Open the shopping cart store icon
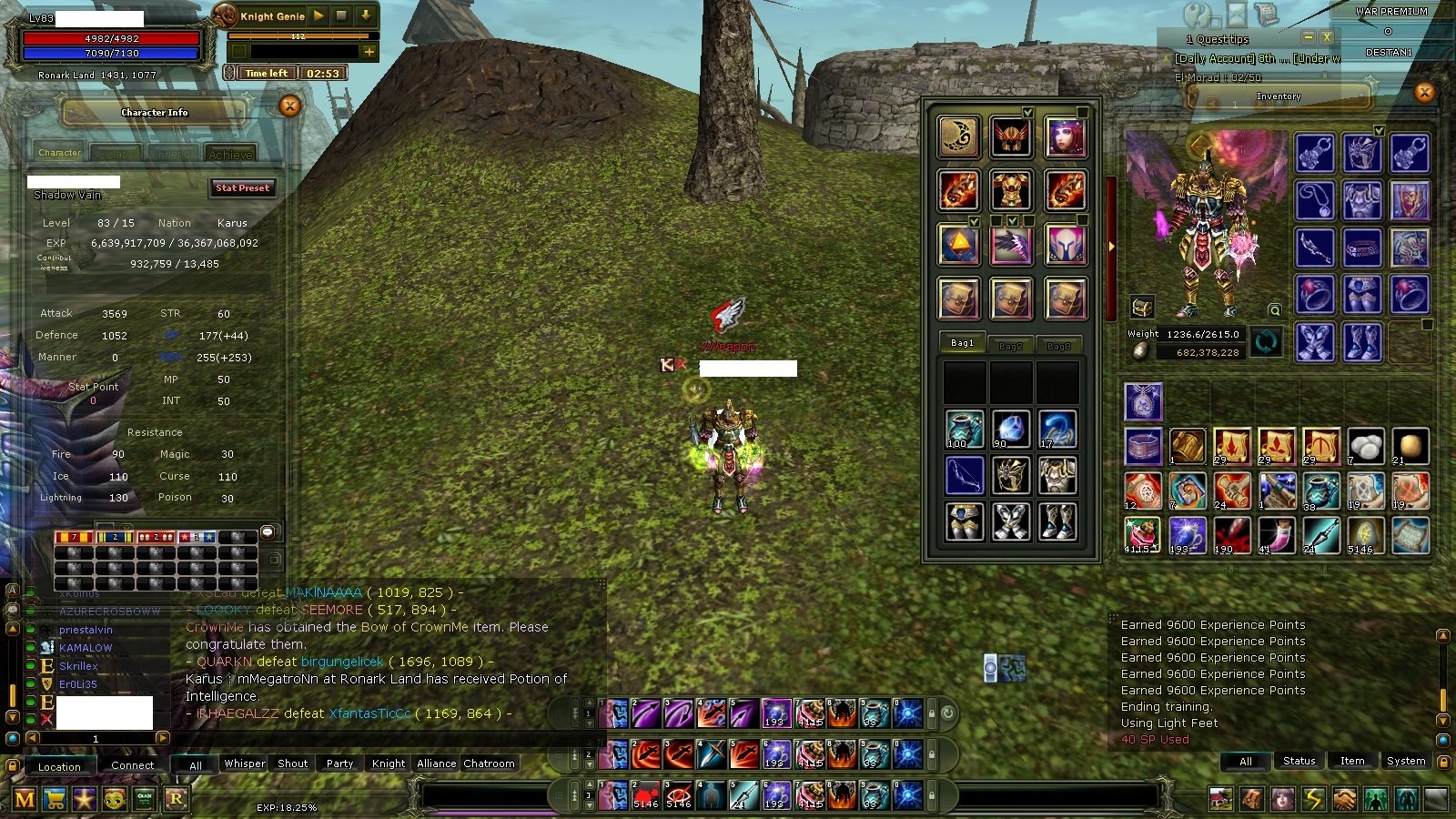The image size is (1456, 819). tap(56, 800)
